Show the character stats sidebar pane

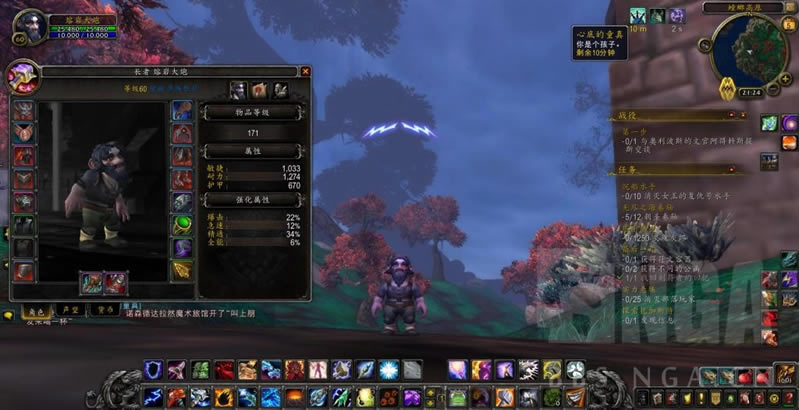(238, 90)
